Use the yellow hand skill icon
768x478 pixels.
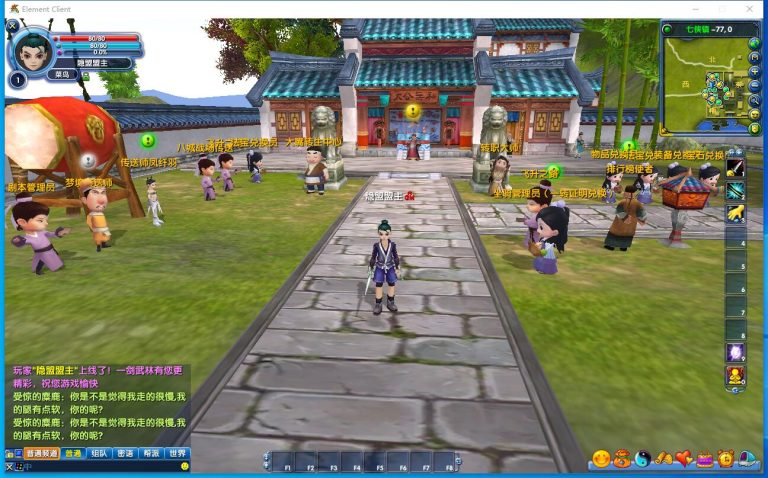tap(735, 213)
